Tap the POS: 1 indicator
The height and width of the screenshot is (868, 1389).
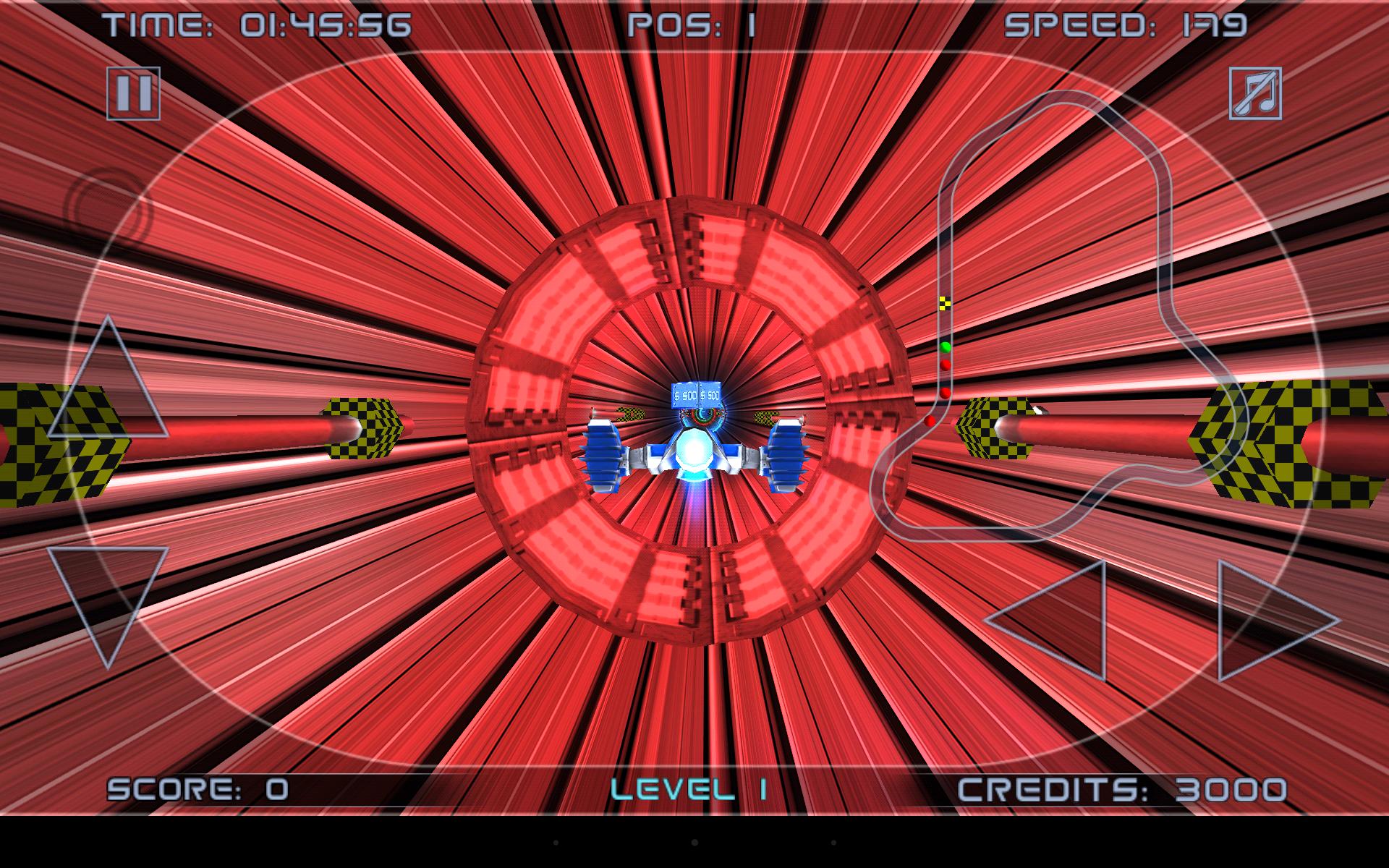click(691, 23)
